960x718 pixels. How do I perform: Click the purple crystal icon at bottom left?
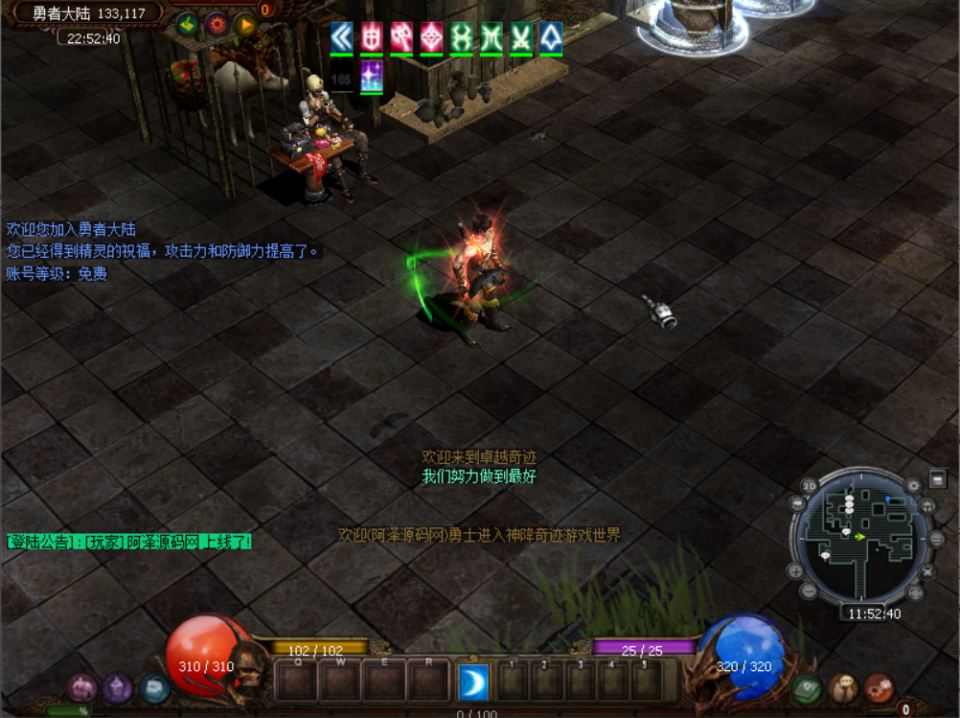point(118,687)
